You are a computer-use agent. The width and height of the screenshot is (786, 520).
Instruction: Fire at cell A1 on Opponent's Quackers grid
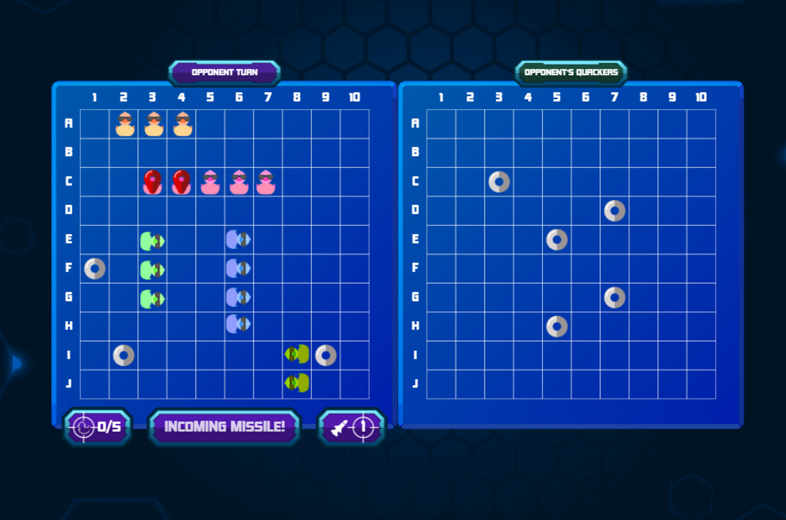[441, 124]
